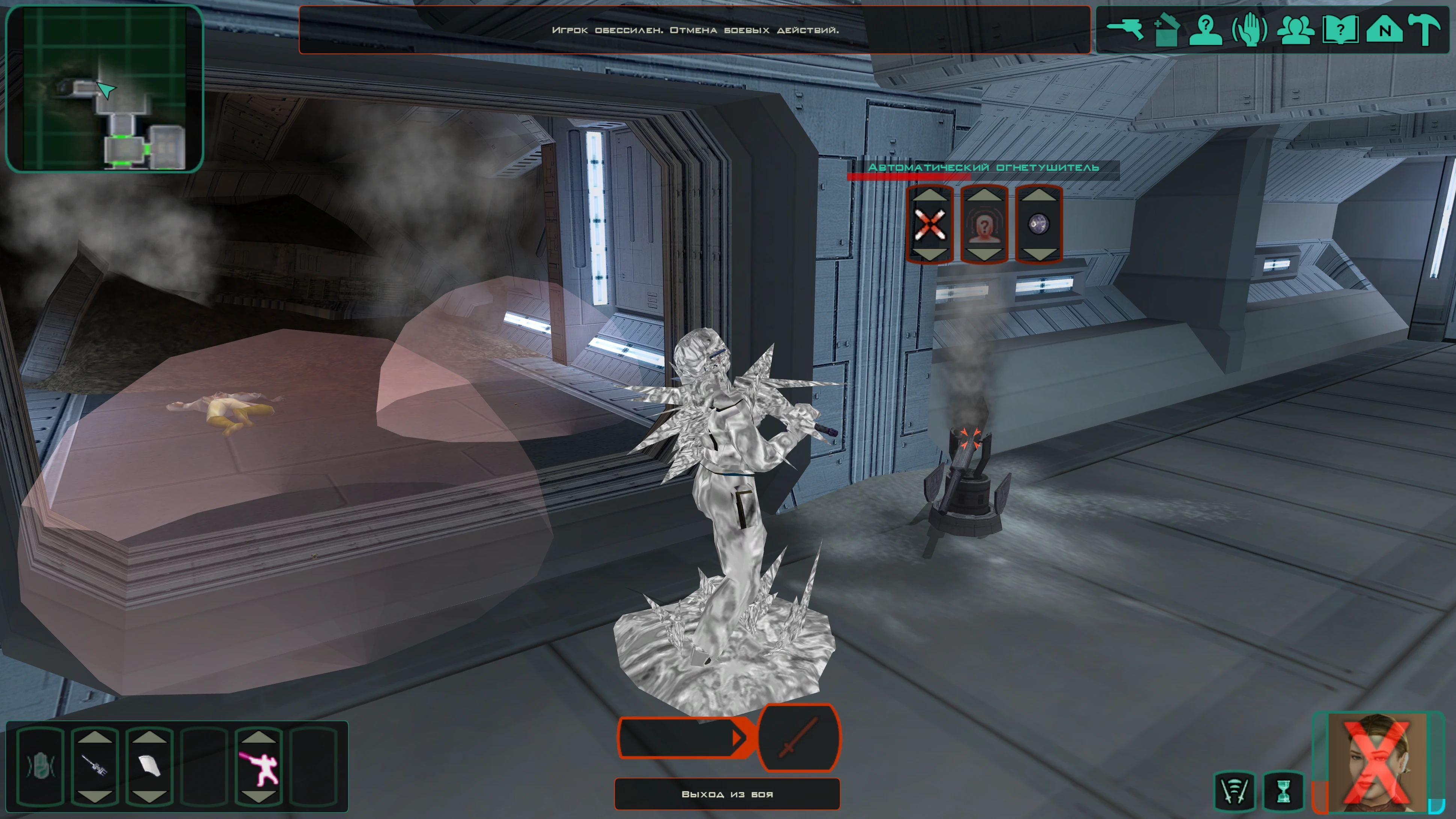The height and width of the screenshot is (819, 1456).
Task: Use the medical injector hotbar slot
Action: coord(94,766)
